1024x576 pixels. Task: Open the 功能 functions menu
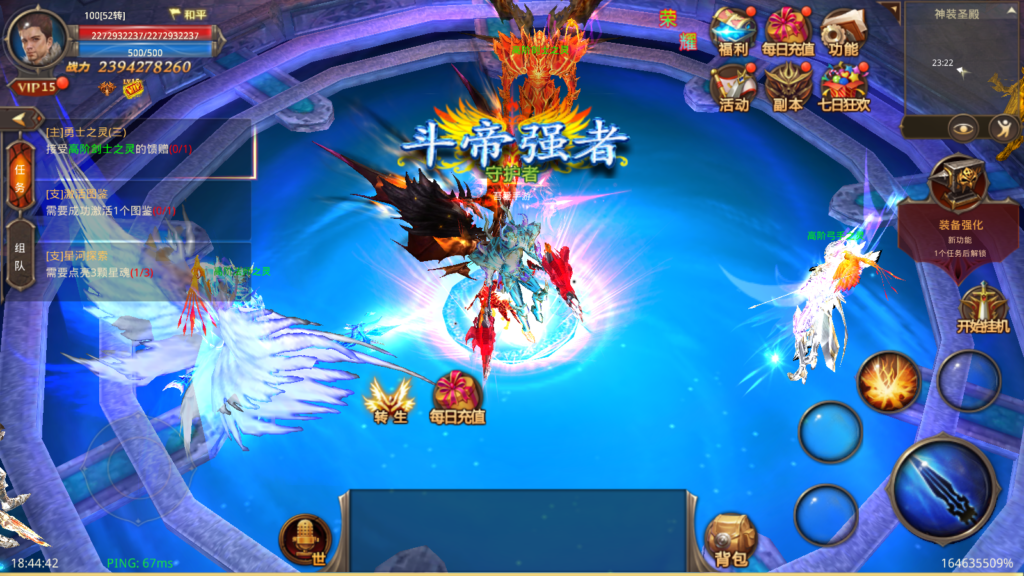click(x=842, y=30)
